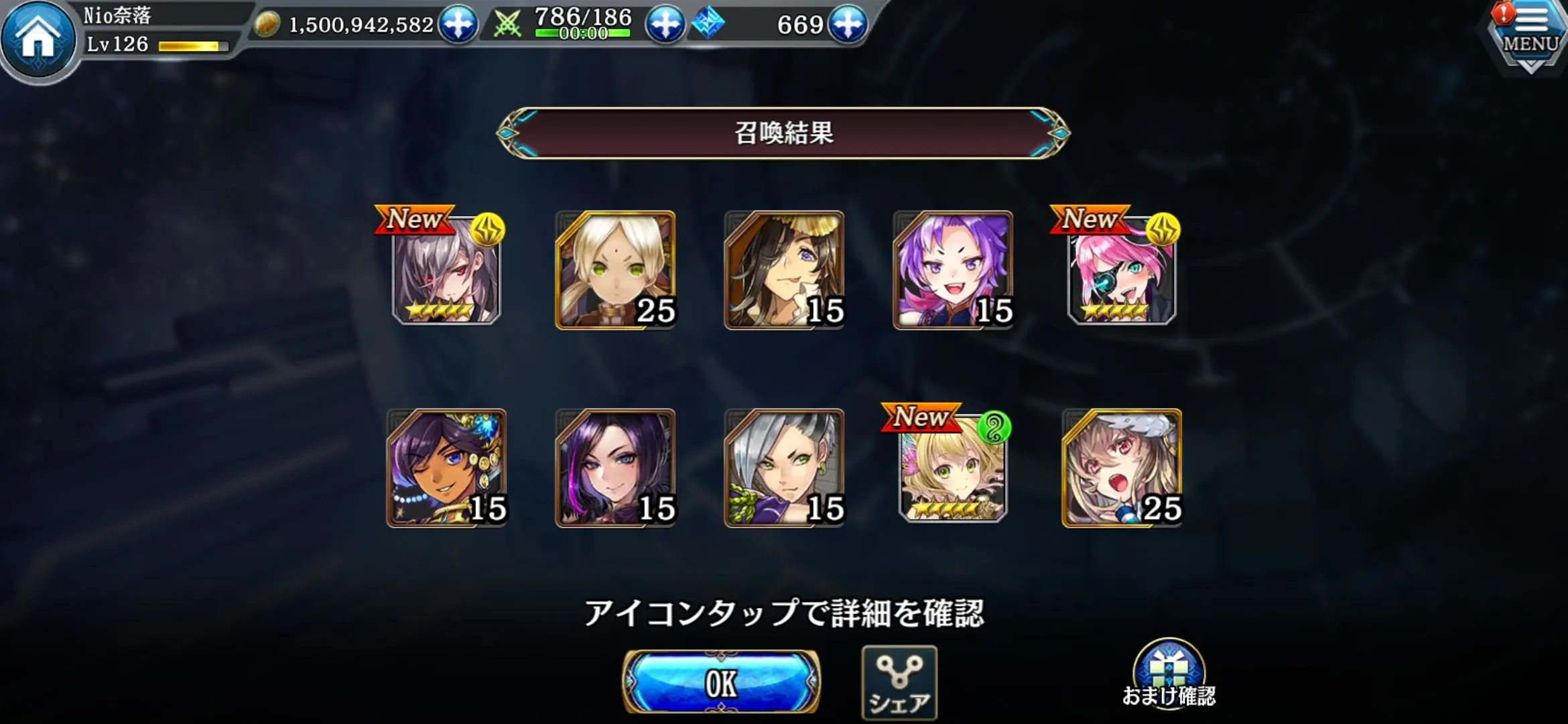Inspect the dark-haired unit wearing a straw hat
The image size is (1568, 724).
tap(784, 270)
